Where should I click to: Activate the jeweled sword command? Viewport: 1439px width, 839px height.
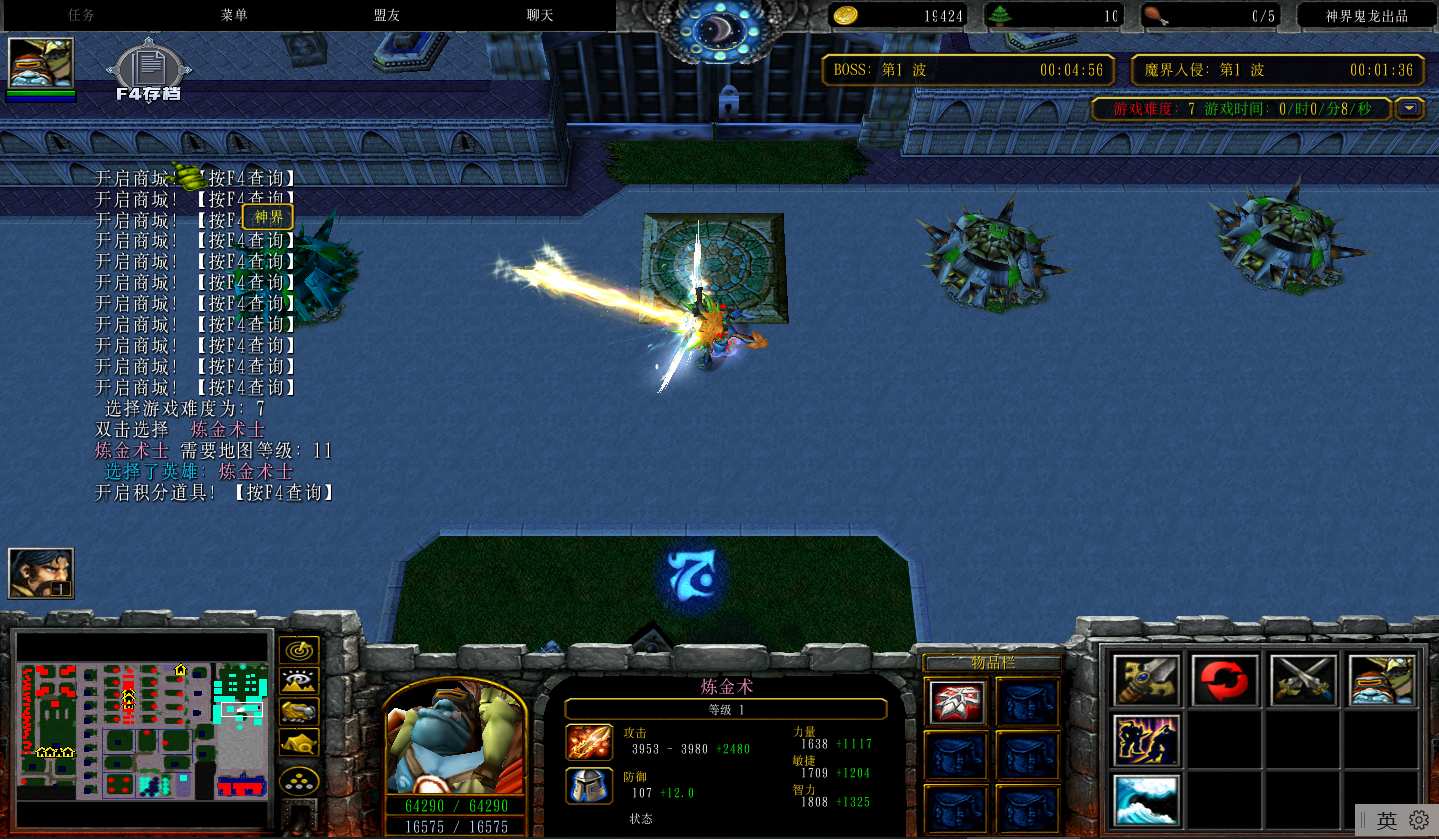click(1146, 680)
